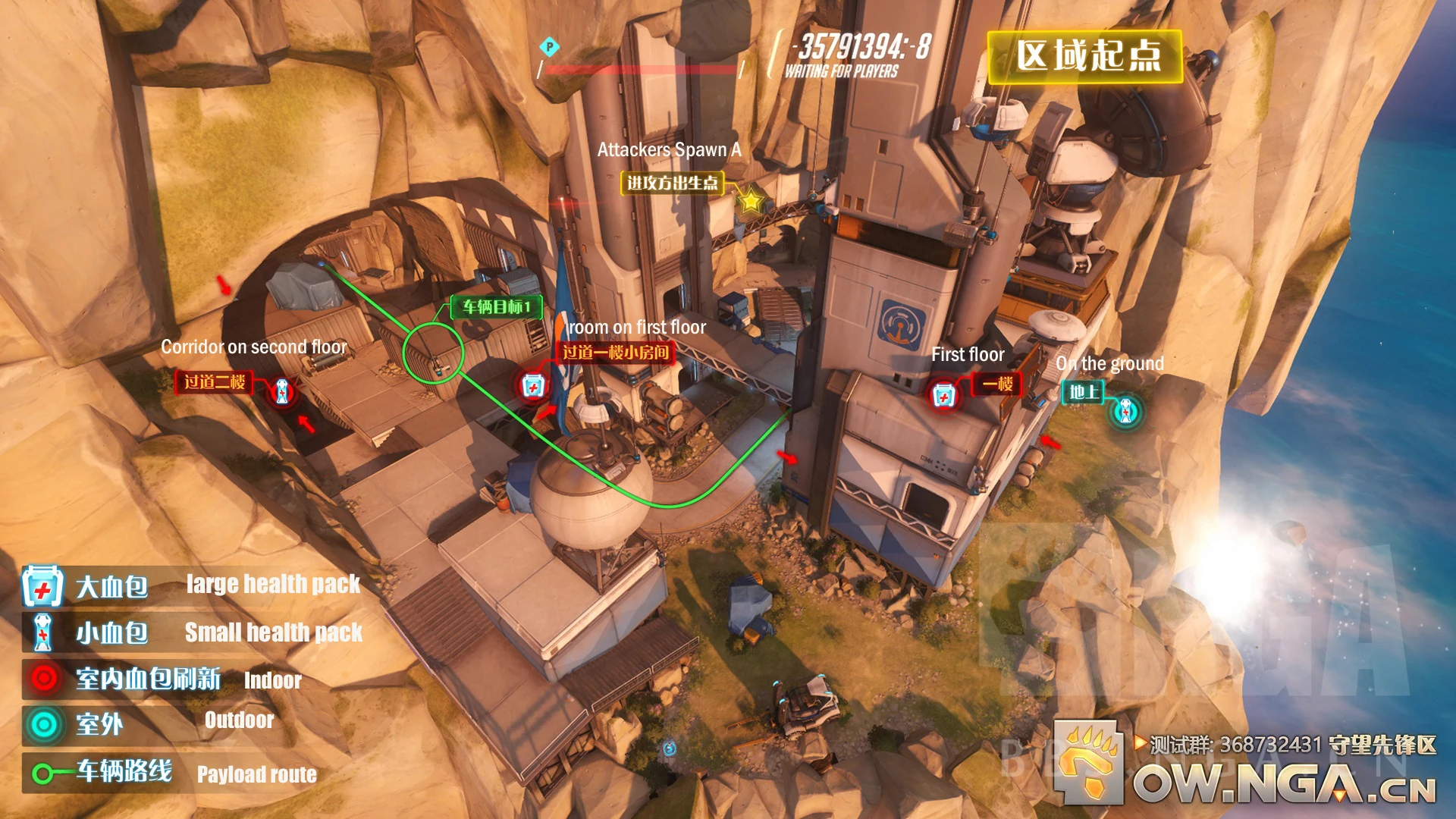Click the 测试群 368732431 group number text

point(1251,745)
